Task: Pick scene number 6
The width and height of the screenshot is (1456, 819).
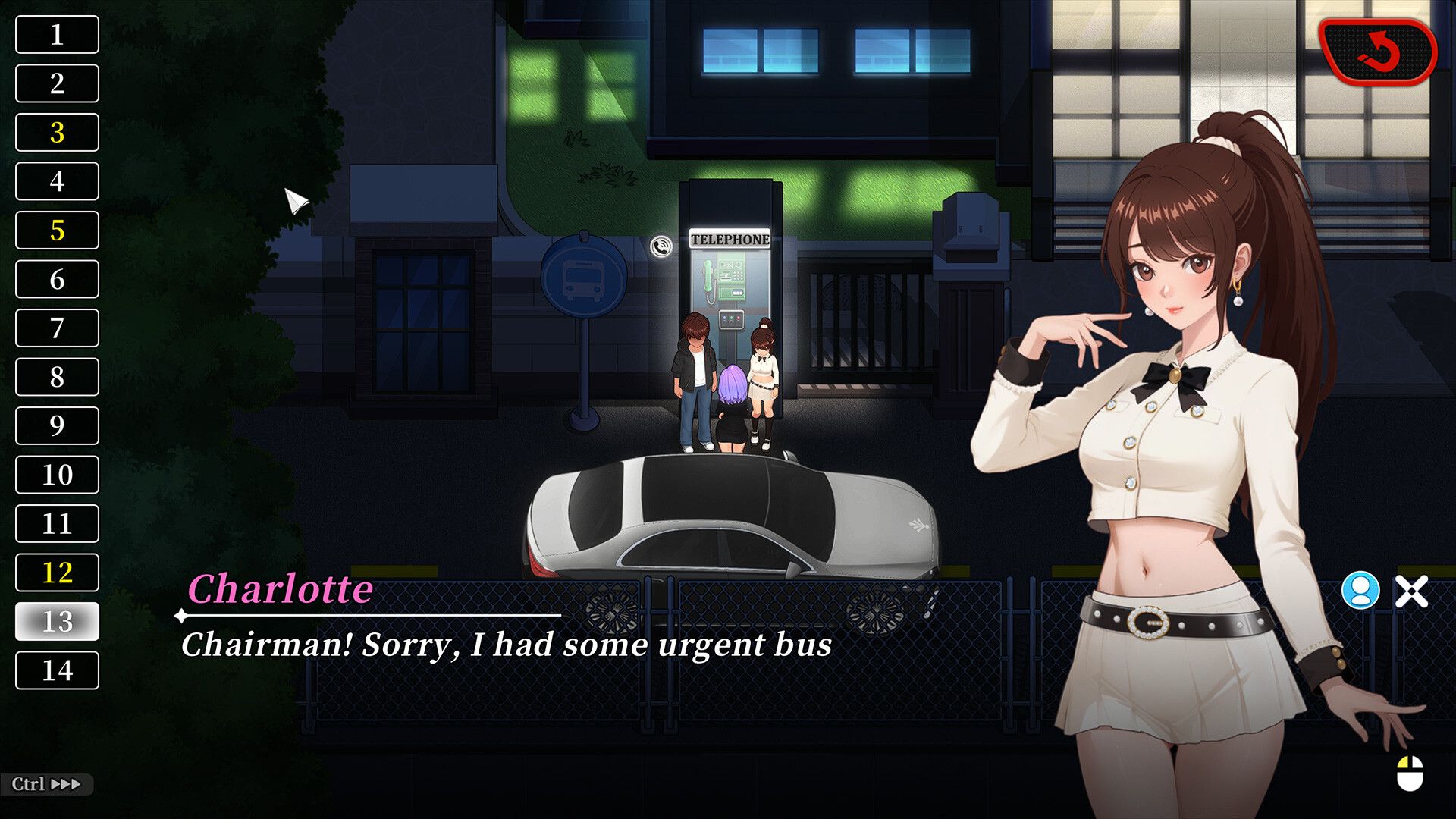Action: coord(57,279)
